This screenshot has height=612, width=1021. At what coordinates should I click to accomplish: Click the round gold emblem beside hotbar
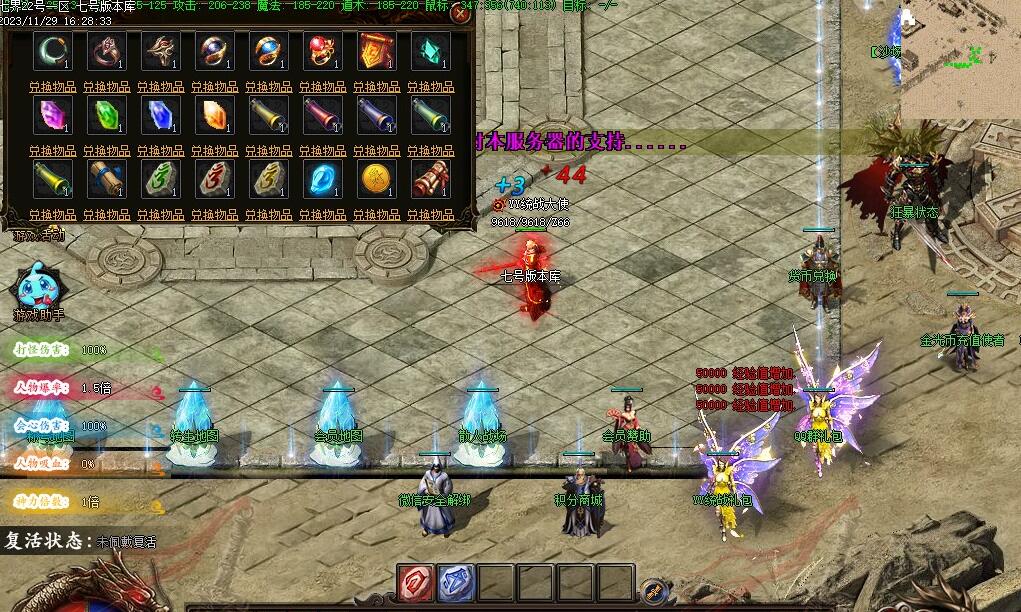pyautogui.click(x=653, y=591)
